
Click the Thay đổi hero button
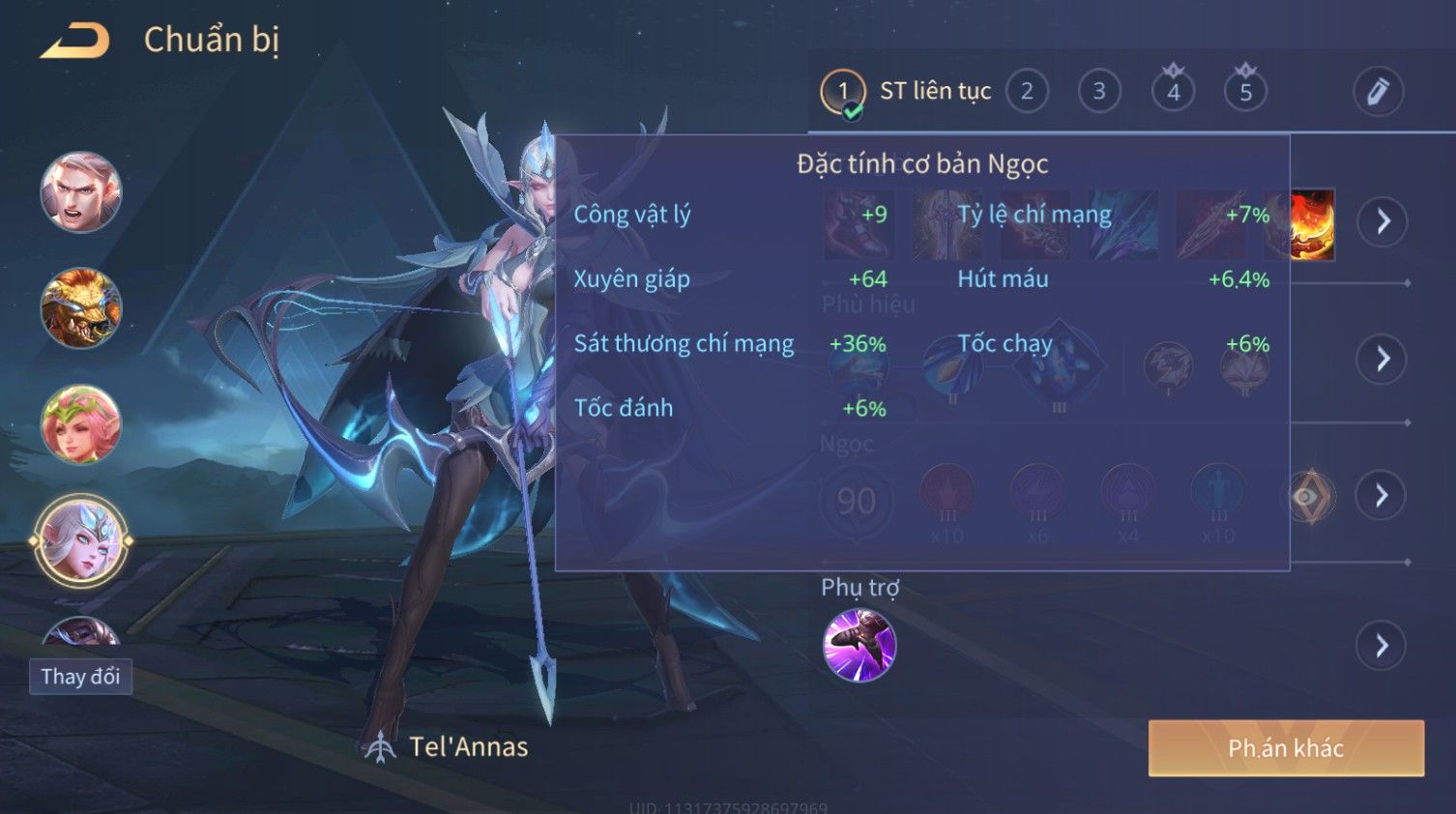80,677
